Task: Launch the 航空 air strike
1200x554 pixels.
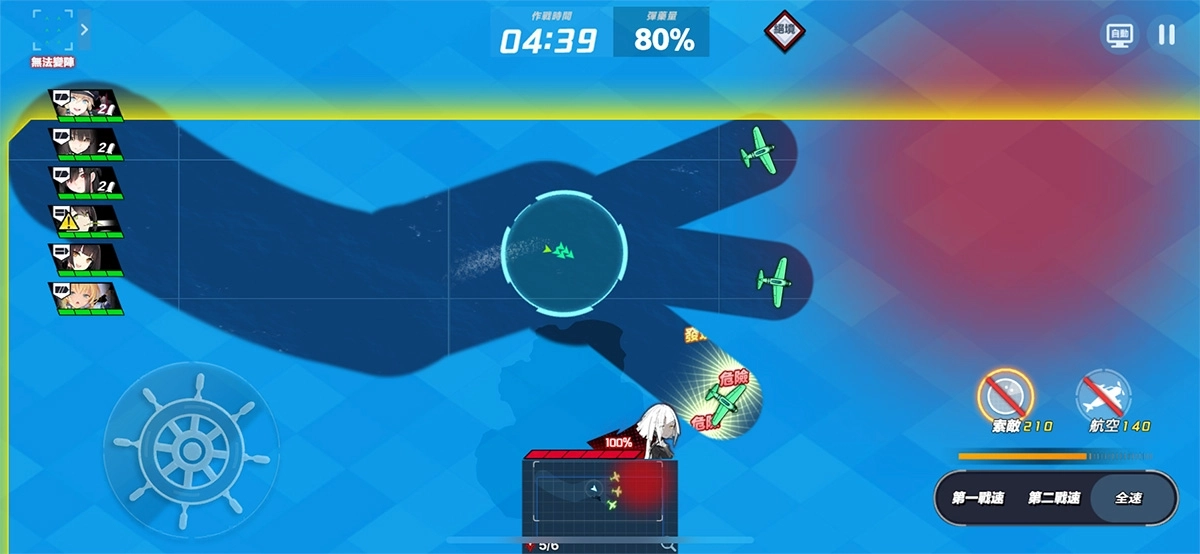Action: [1104, 397]
